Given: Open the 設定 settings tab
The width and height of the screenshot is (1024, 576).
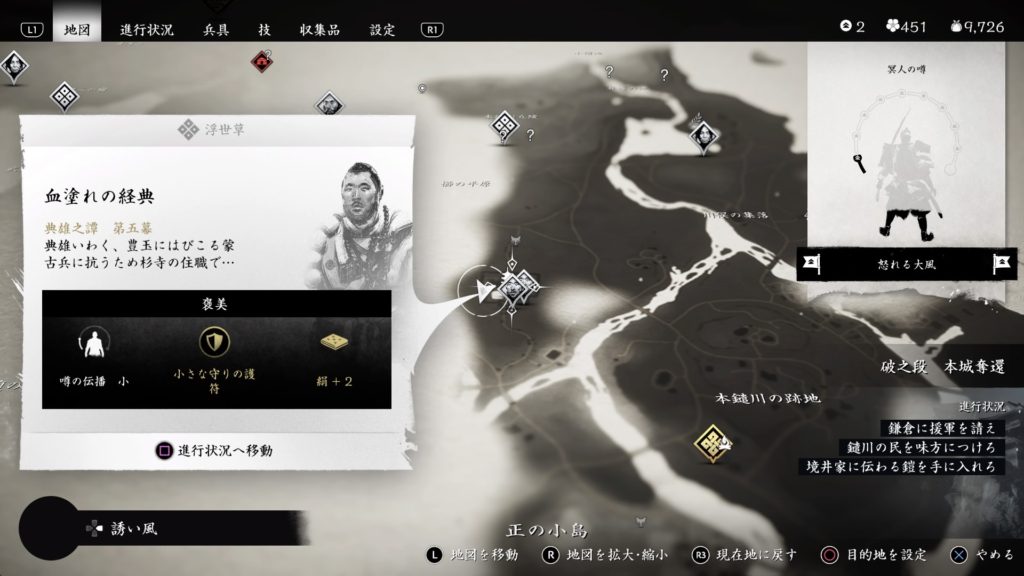Looking at the screenshot, I should pyautogui.click(x=382, y=29).
